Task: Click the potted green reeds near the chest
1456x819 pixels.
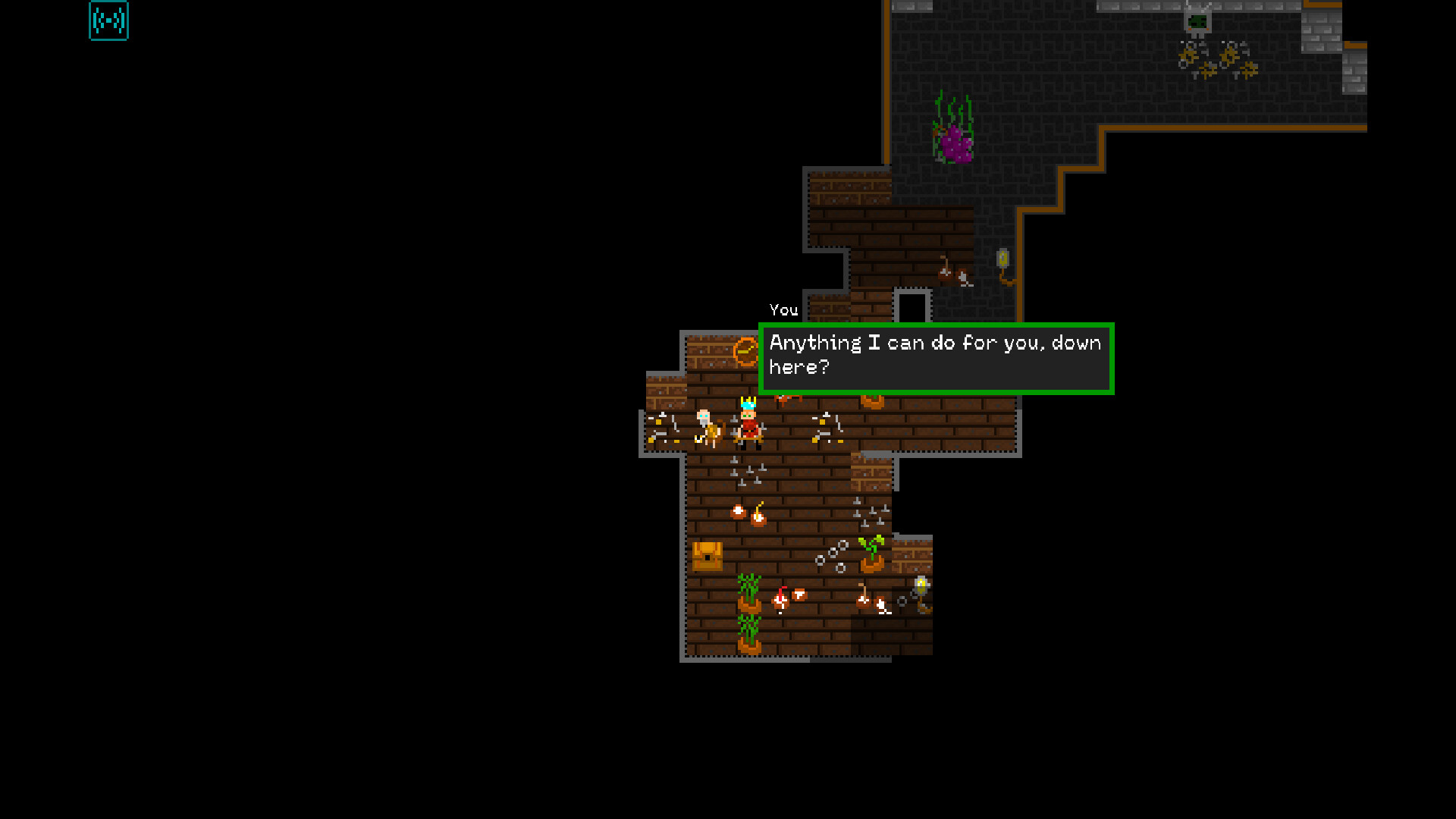Action: pyautogui.click(x=748, y=595)
